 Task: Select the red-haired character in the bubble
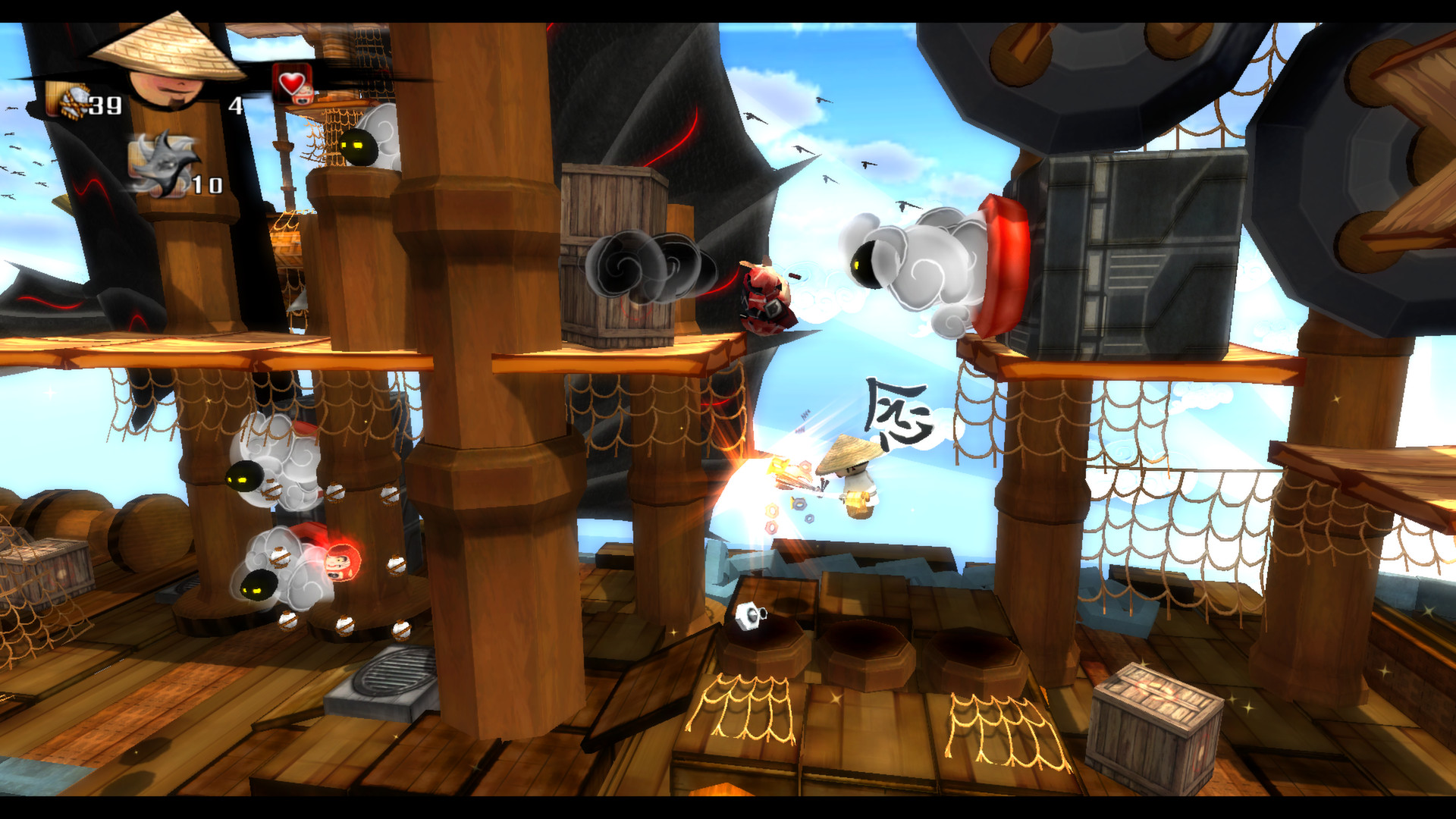341,561
